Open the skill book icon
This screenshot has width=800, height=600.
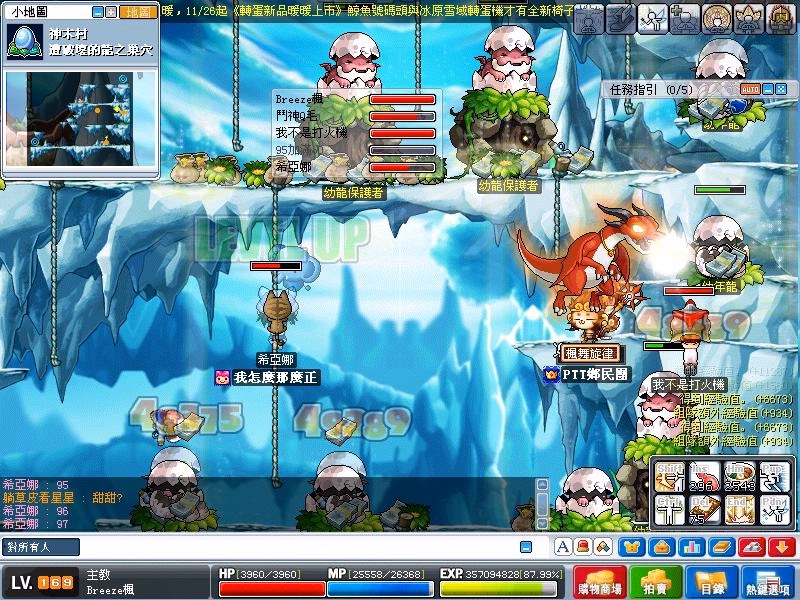coord(720,546)
